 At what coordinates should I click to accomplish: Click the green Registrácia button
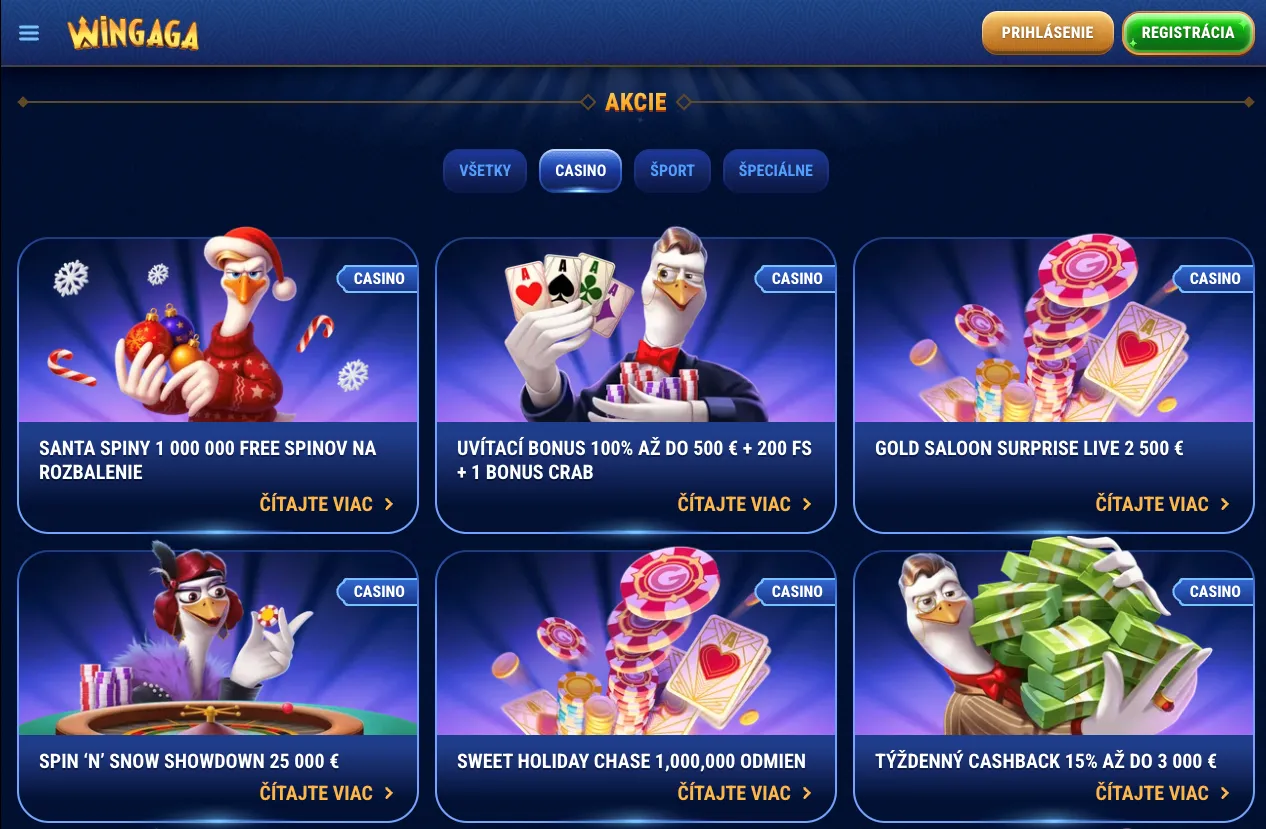click(x=1187, y=33)
